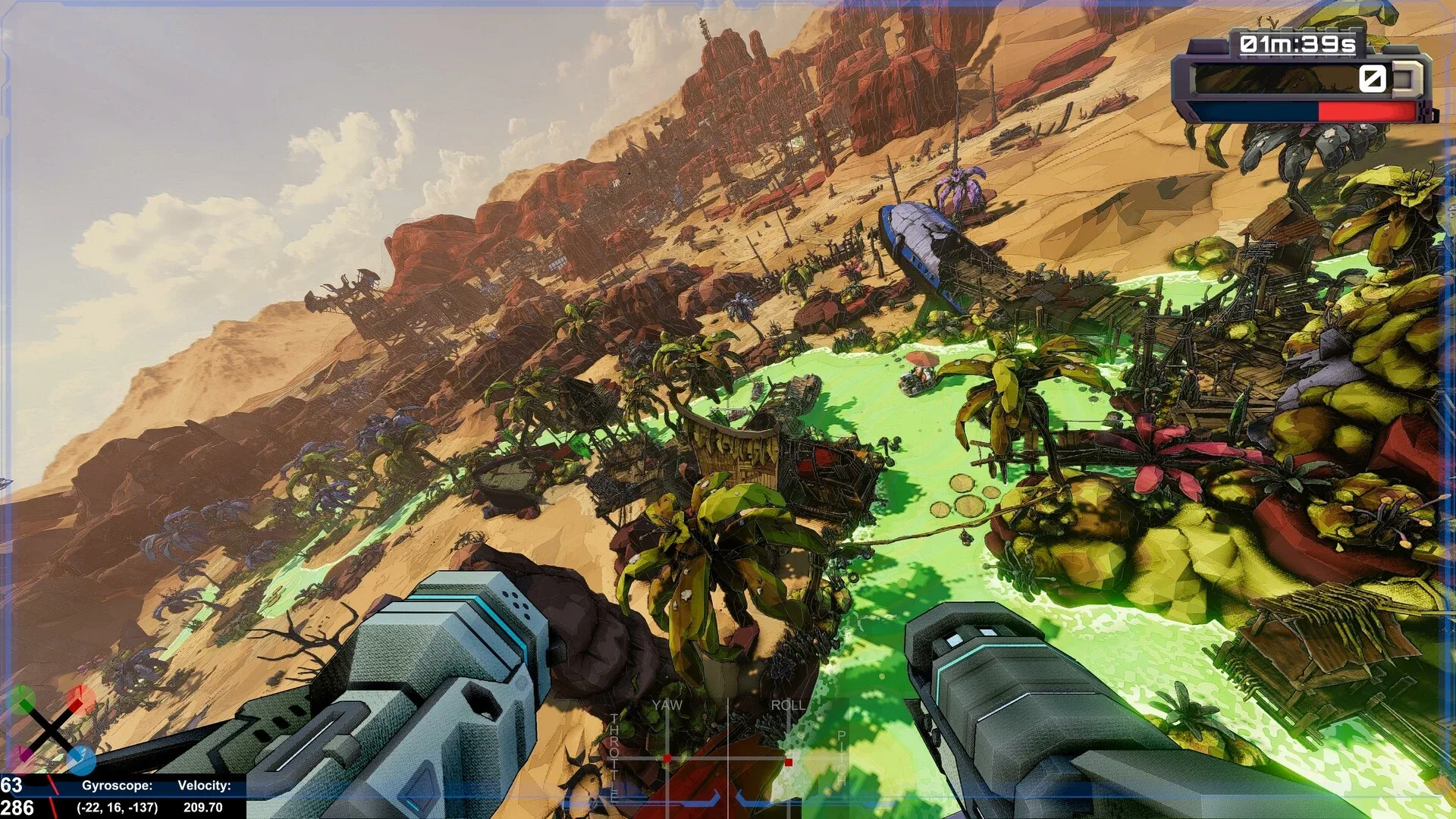Screen dimensions: 1456x819
Task: Click the red axis orb indicator
Action: coord(80,699)
